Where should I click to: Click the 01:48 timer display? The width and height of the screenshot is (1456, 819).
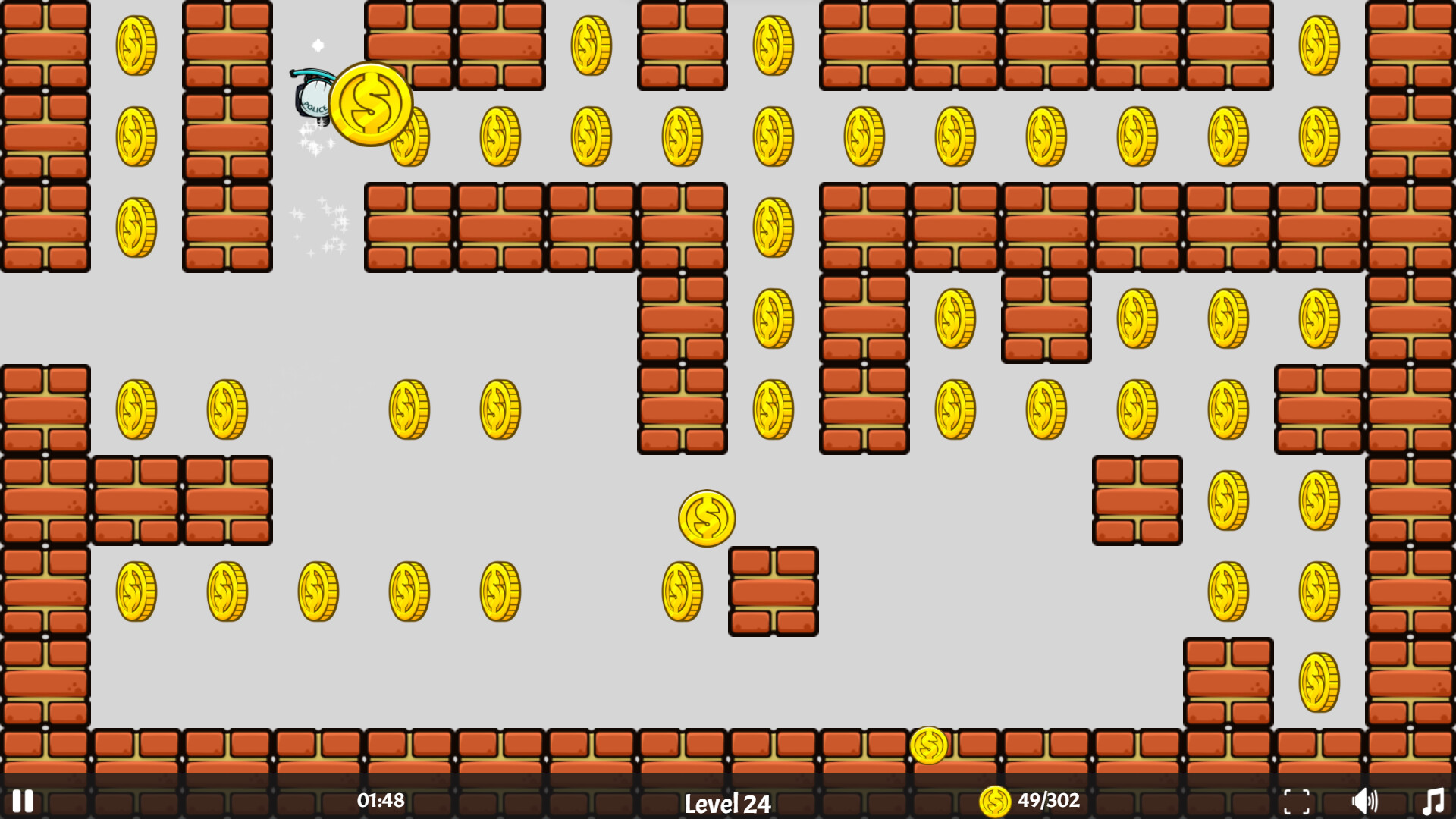click(379, 800)
